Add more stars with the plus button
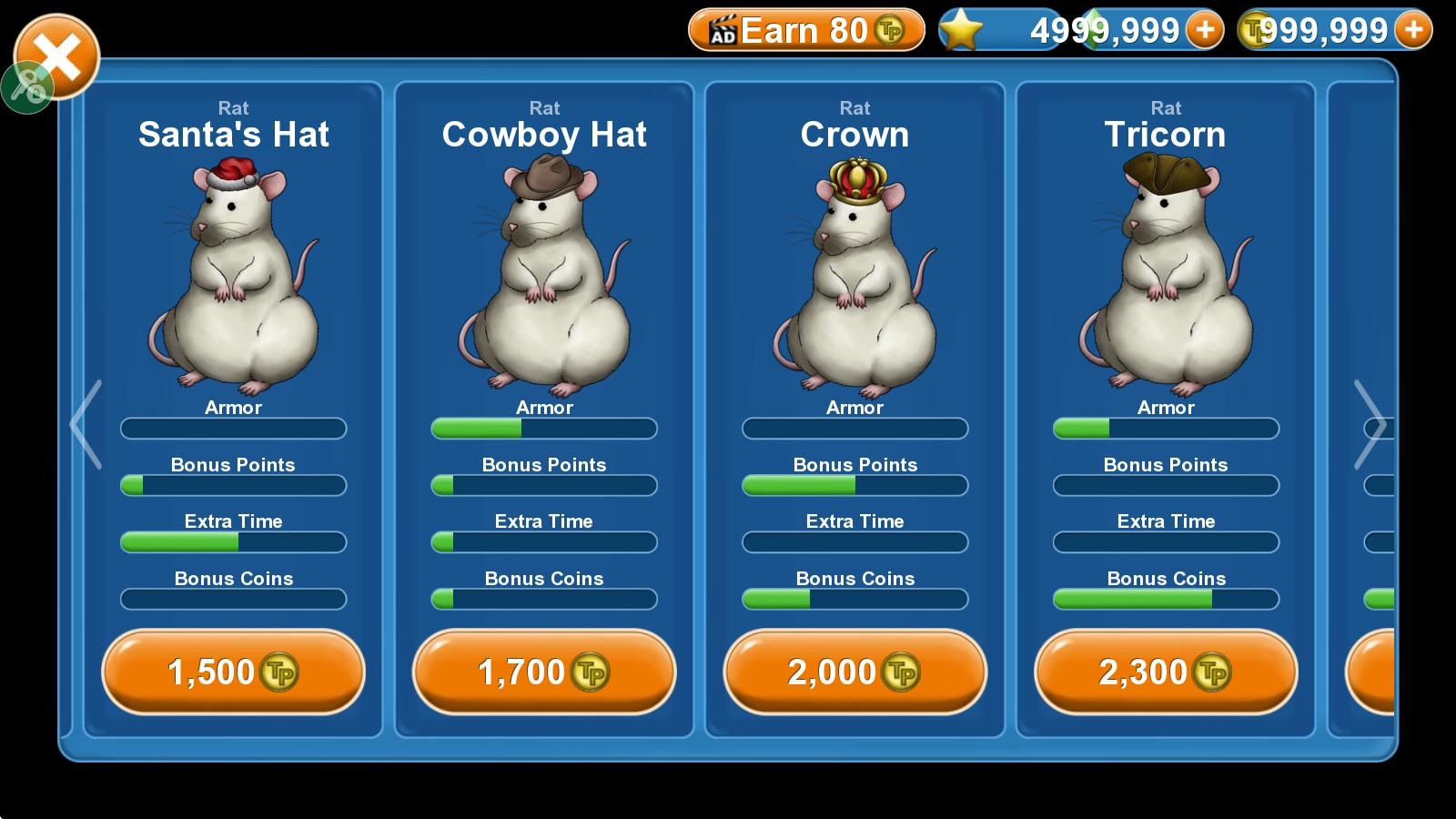1456x819 pixels. point(1206,31)
